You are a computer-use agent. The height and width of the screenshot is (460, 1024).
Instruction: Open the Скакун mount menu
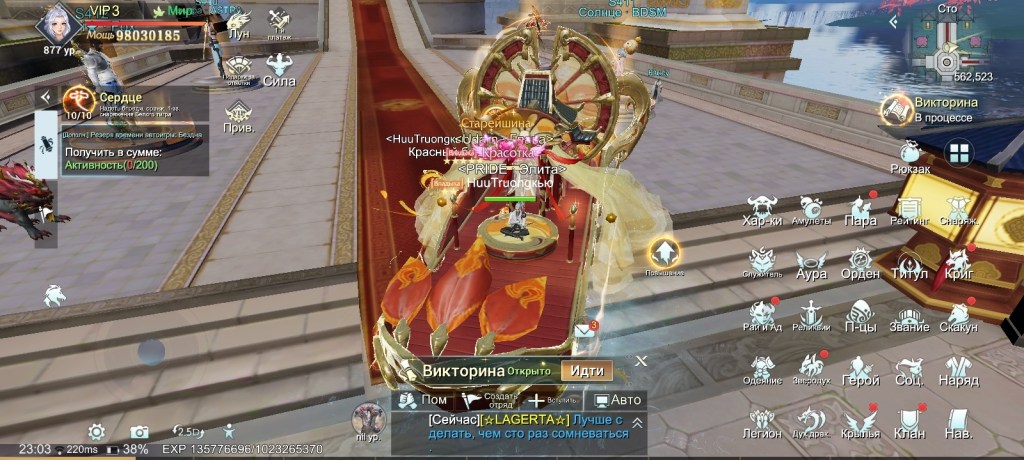(958, 319)
